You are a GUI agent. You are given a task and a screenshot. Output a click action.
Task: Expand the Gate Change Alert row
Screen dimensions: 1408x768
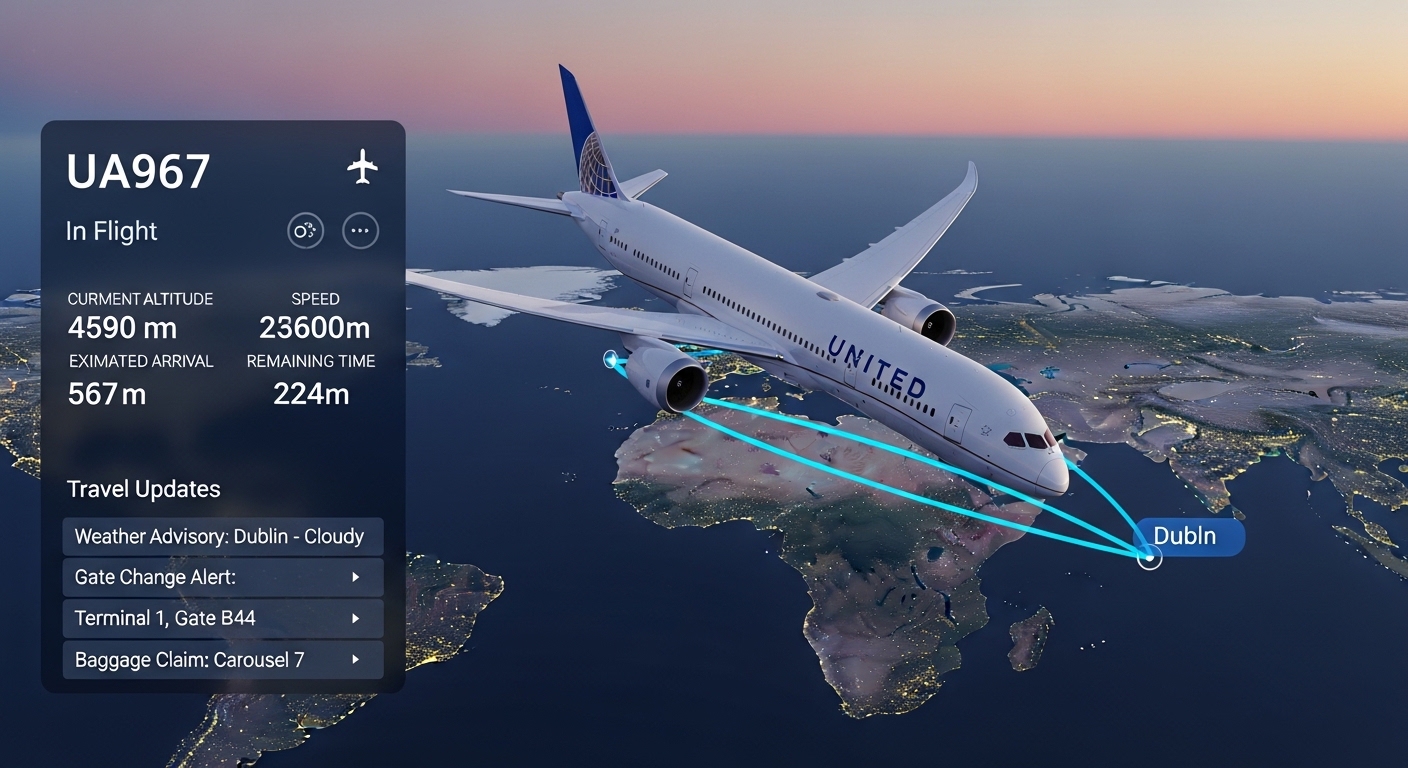pyautogui.click(x=222, y=577)
